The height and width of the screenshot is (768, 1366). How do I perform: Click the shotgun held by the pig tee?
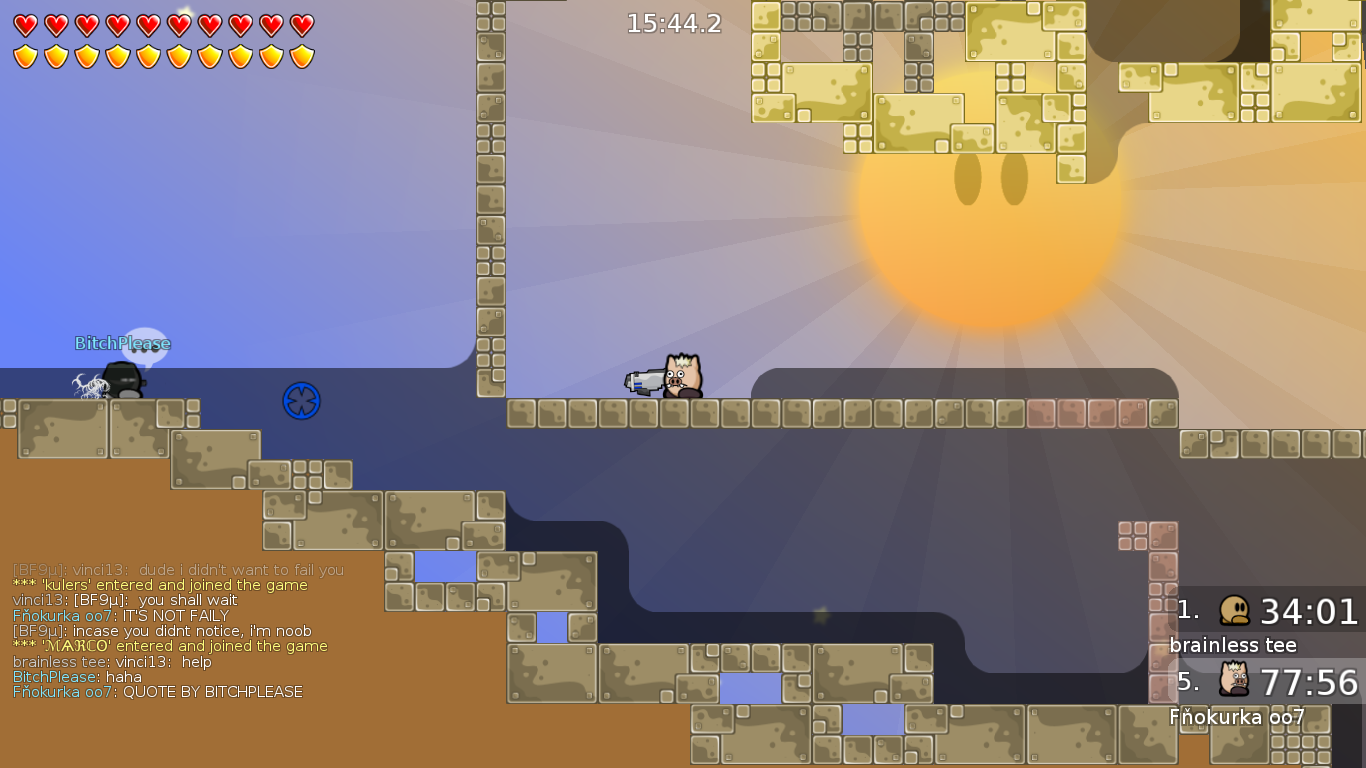point(643,380)
